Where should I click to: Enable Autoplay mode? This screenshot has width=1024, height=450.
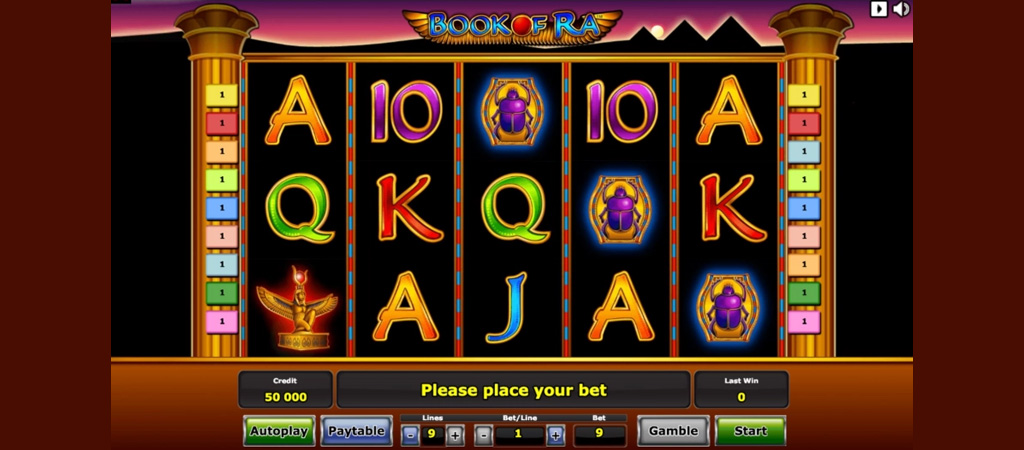tap(279, 431)
